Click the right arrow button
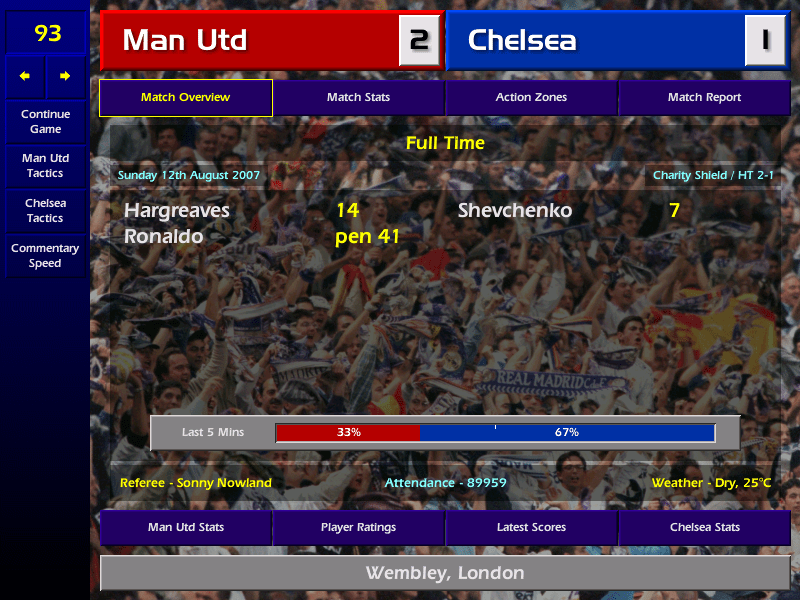The image size is (800, 600). [65, 76]
